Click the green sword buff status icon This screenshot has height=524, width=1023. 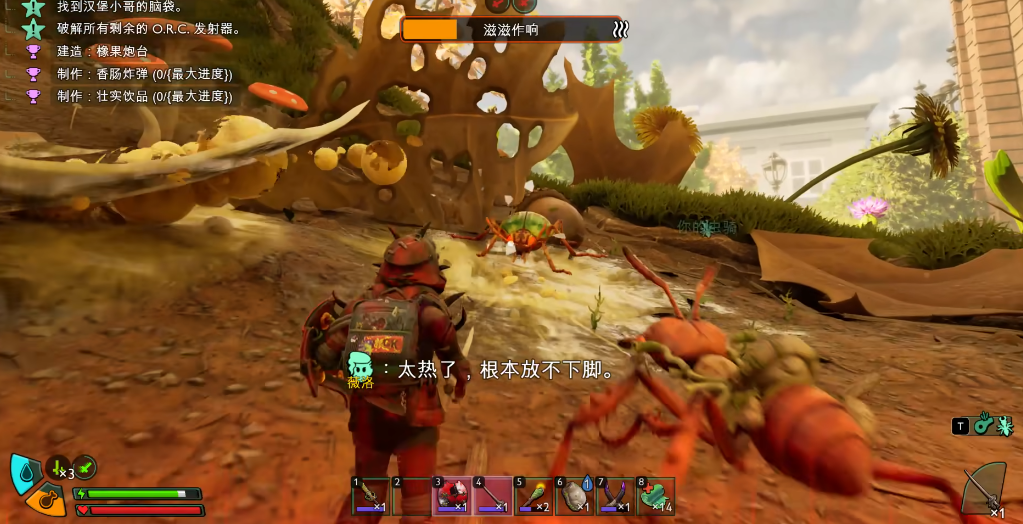pyautogui.click(x=86, y=467)
